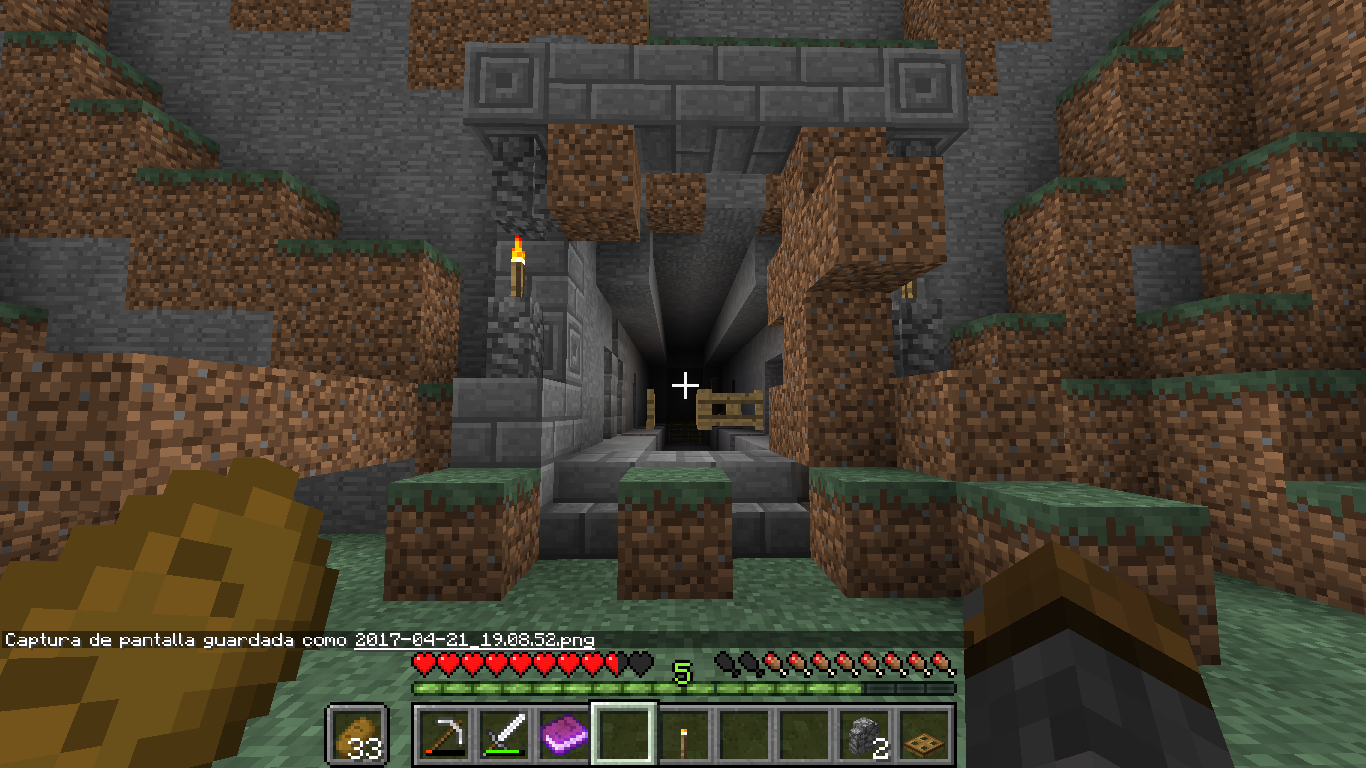Select the highlighted empty hotbar slot
Image resolution: width=1366 pixels, height=768 pixels.
623,736
